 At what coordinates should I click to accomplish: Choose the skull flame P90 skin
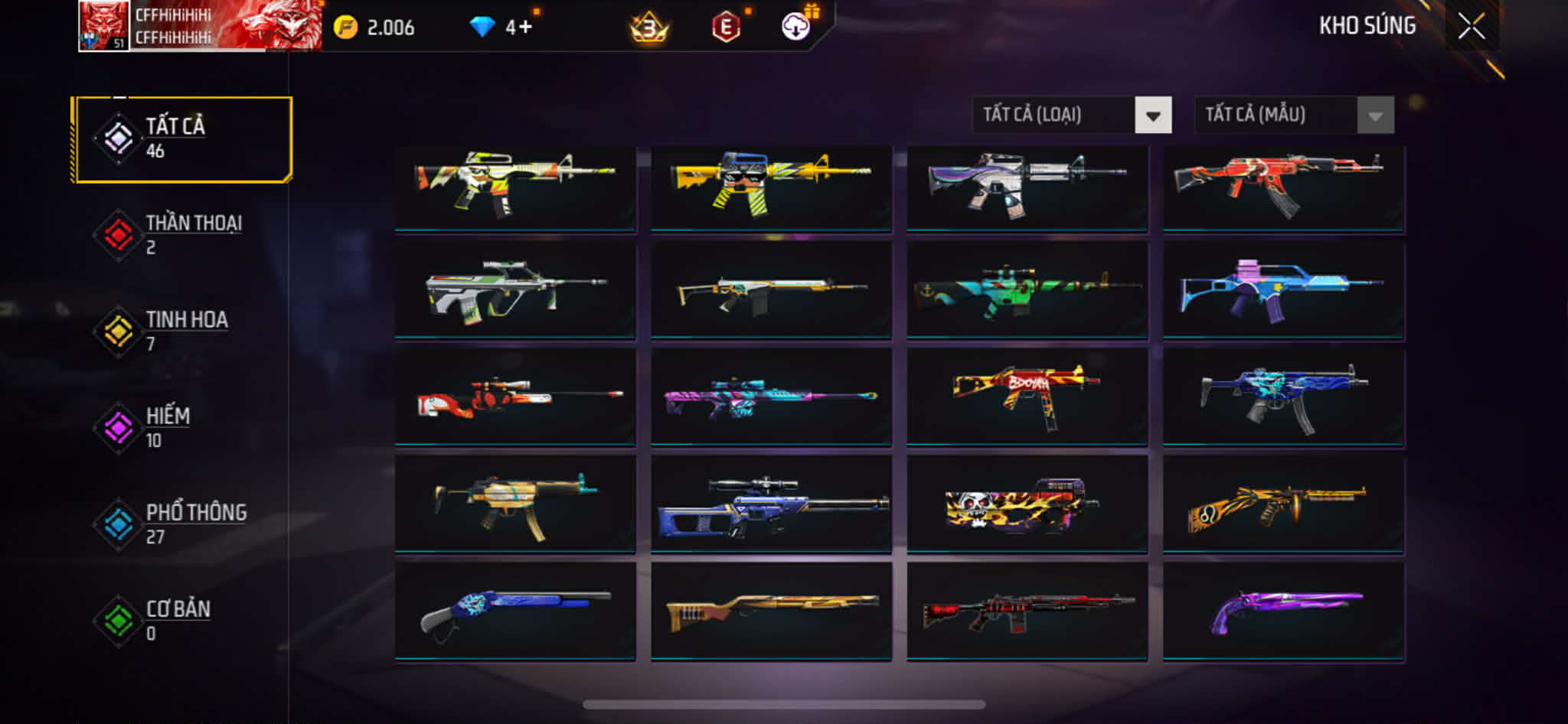point(1027,504)
